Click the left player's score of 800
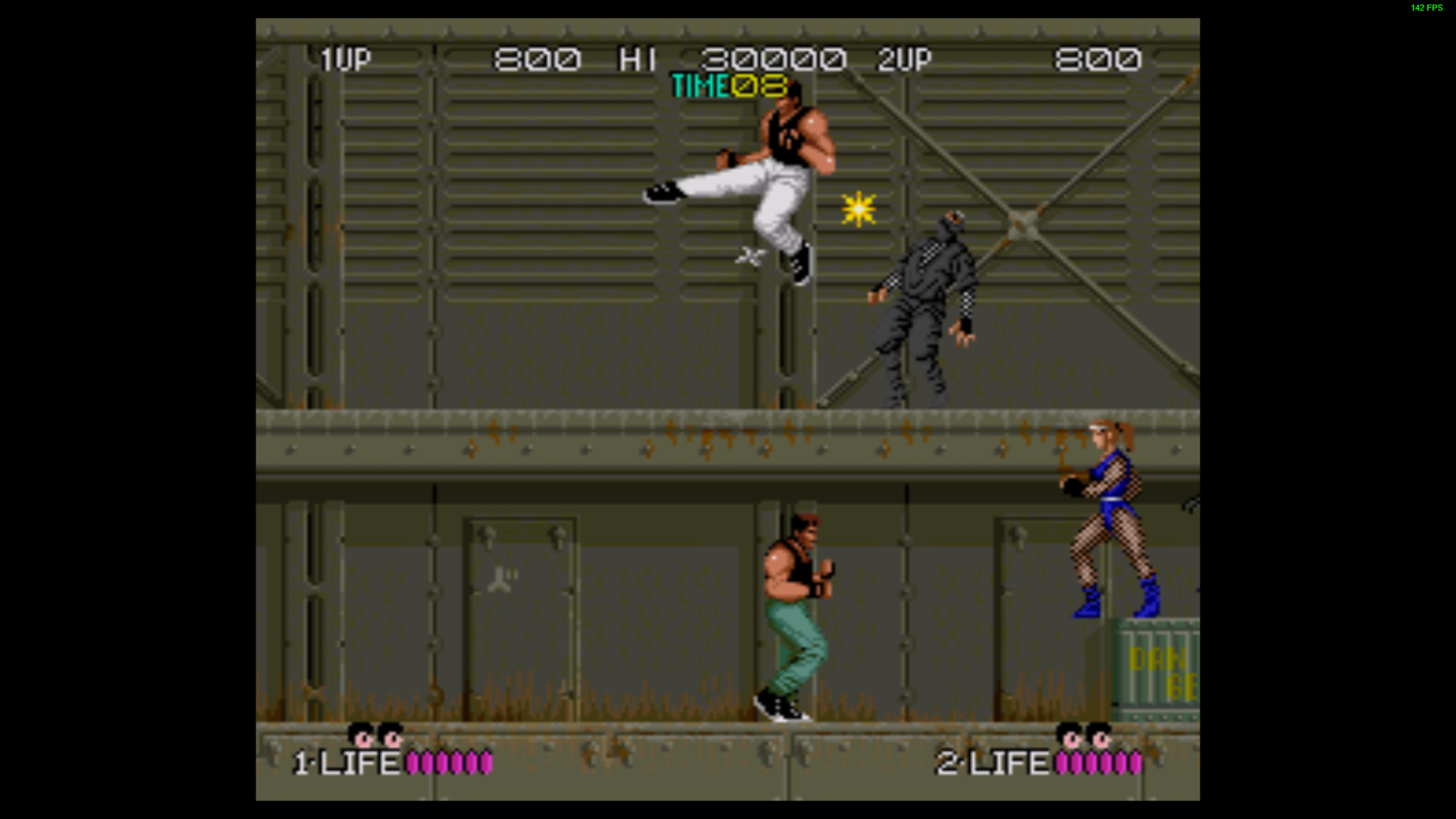This screenshot has width=1456, height=819. pyautogui.click(x=535, y=56)
